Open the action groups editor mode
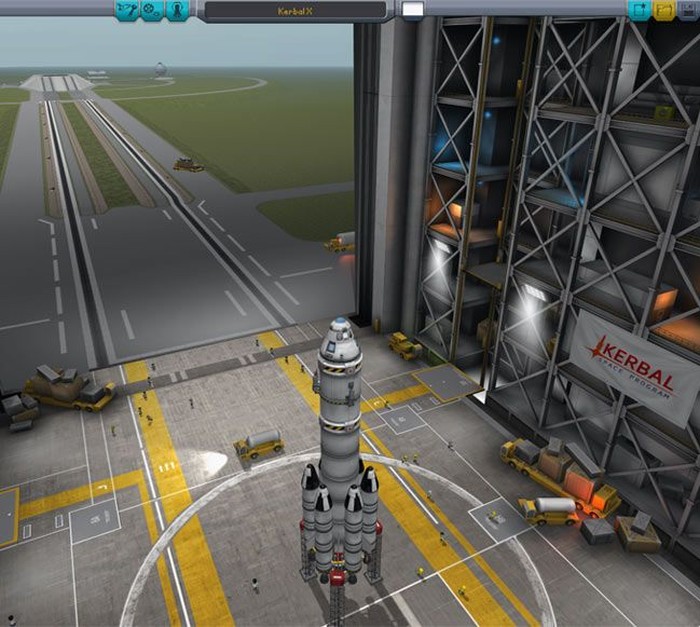 coord(152,11)
